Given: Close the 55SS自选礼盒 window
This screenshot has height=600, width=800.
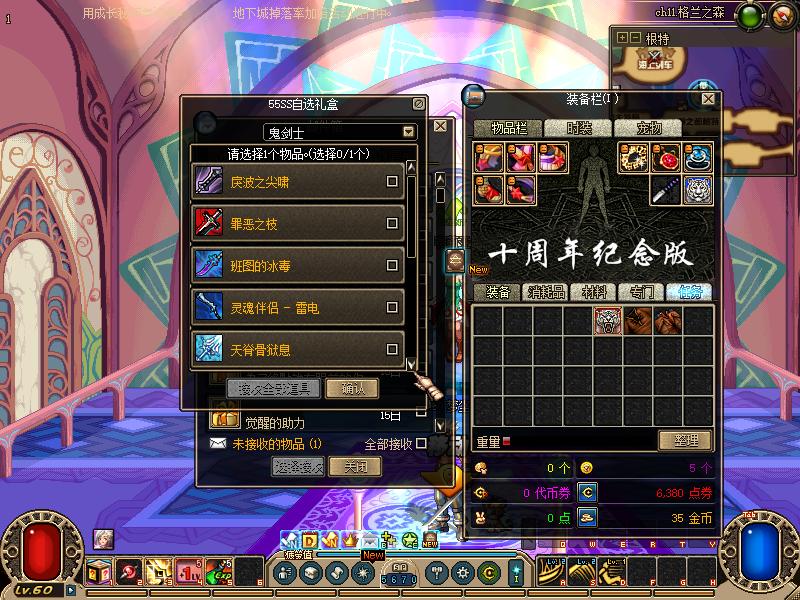Looking at the screenshot, I should [x=418, y=103].
